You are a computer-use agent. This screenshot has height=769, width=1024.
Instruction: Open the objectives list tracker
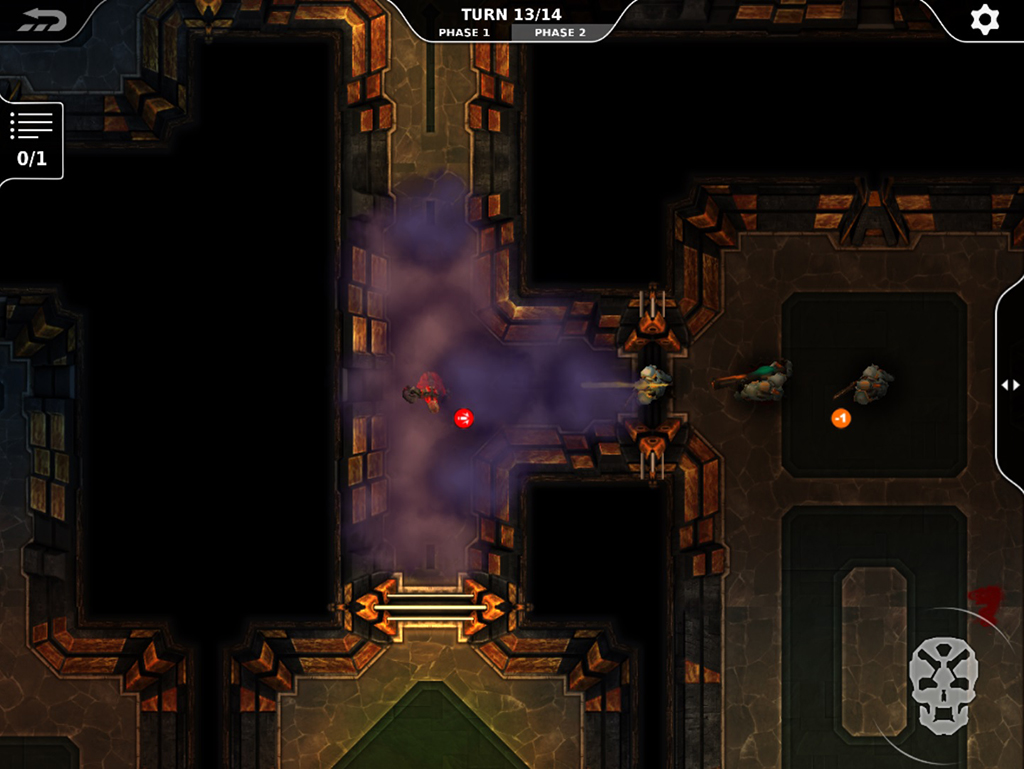click(x=31, y=140)
